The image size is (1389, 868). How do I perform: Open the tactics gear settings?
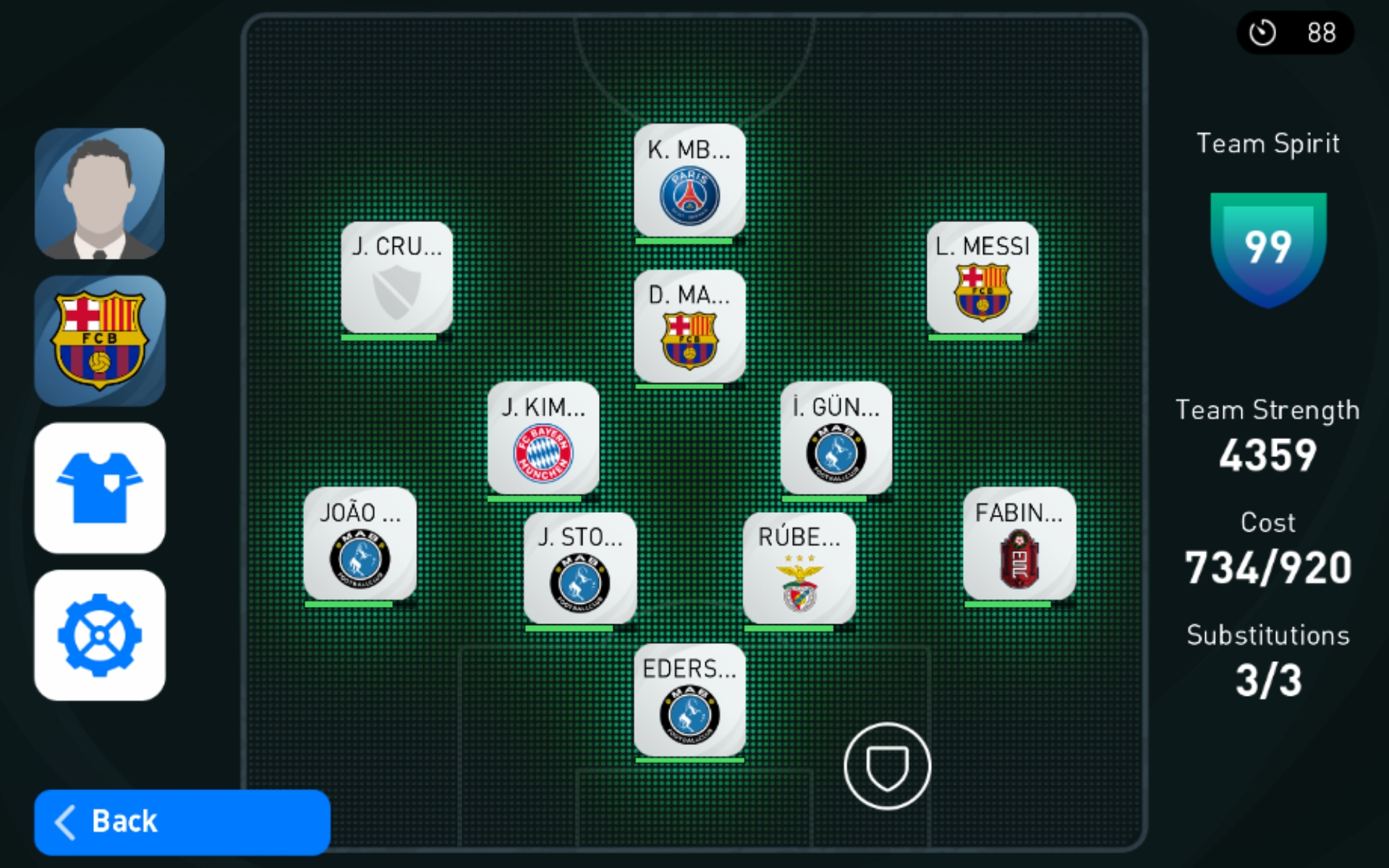100,635
